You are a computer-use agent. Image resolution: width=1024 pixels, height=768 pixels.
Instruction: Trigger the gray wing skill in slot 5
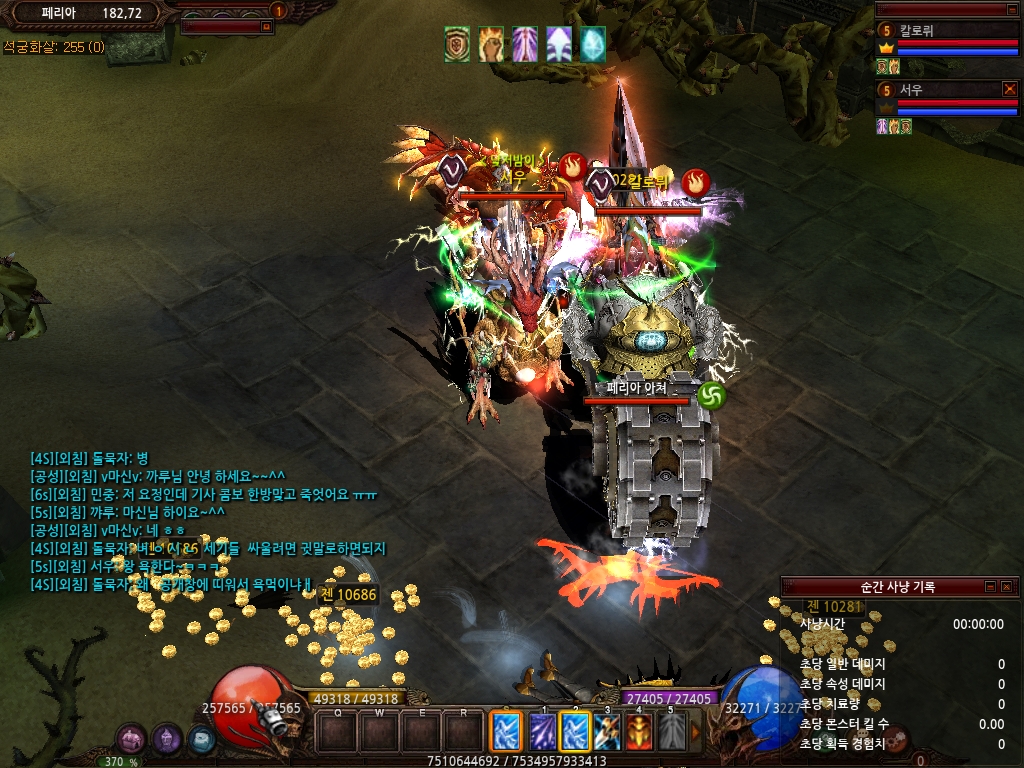click(671, 731)
